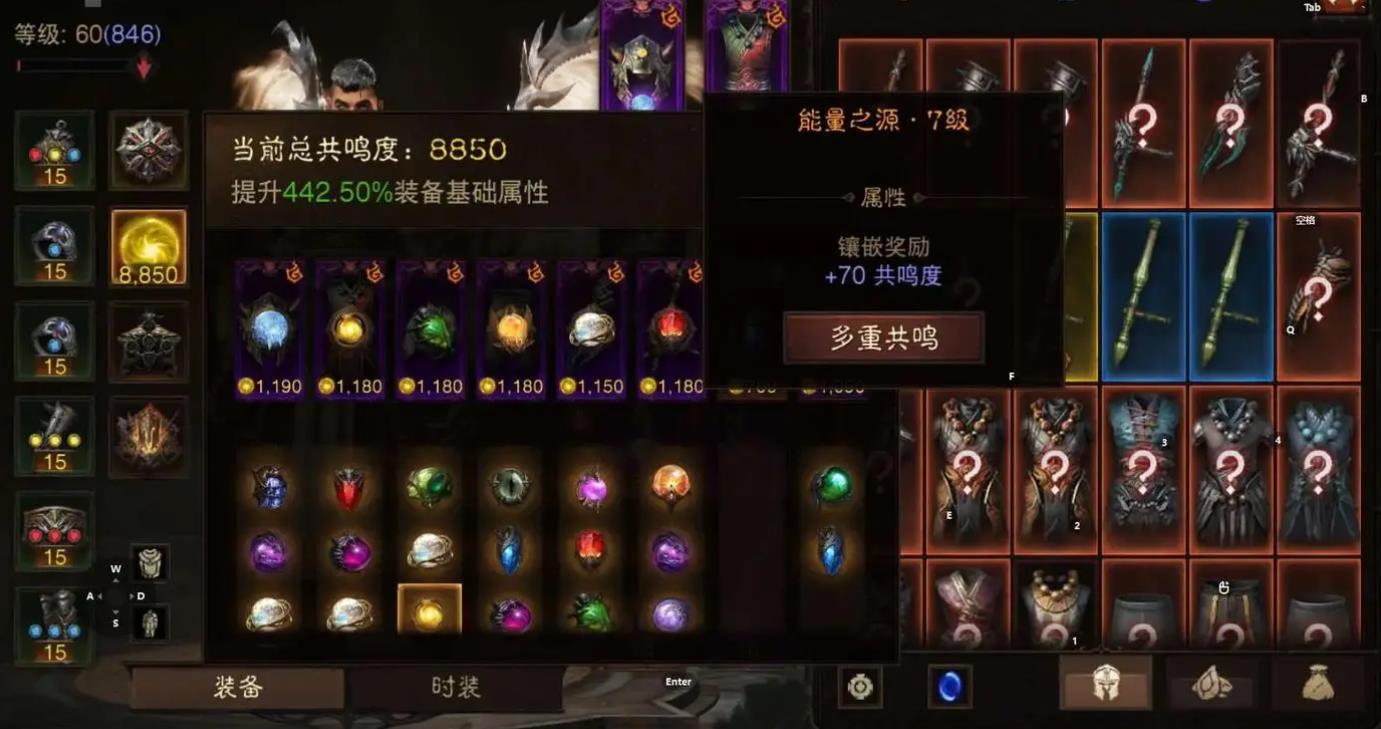
Task: Open the settings gear icon on bottom bar
Action: [858, 686]
